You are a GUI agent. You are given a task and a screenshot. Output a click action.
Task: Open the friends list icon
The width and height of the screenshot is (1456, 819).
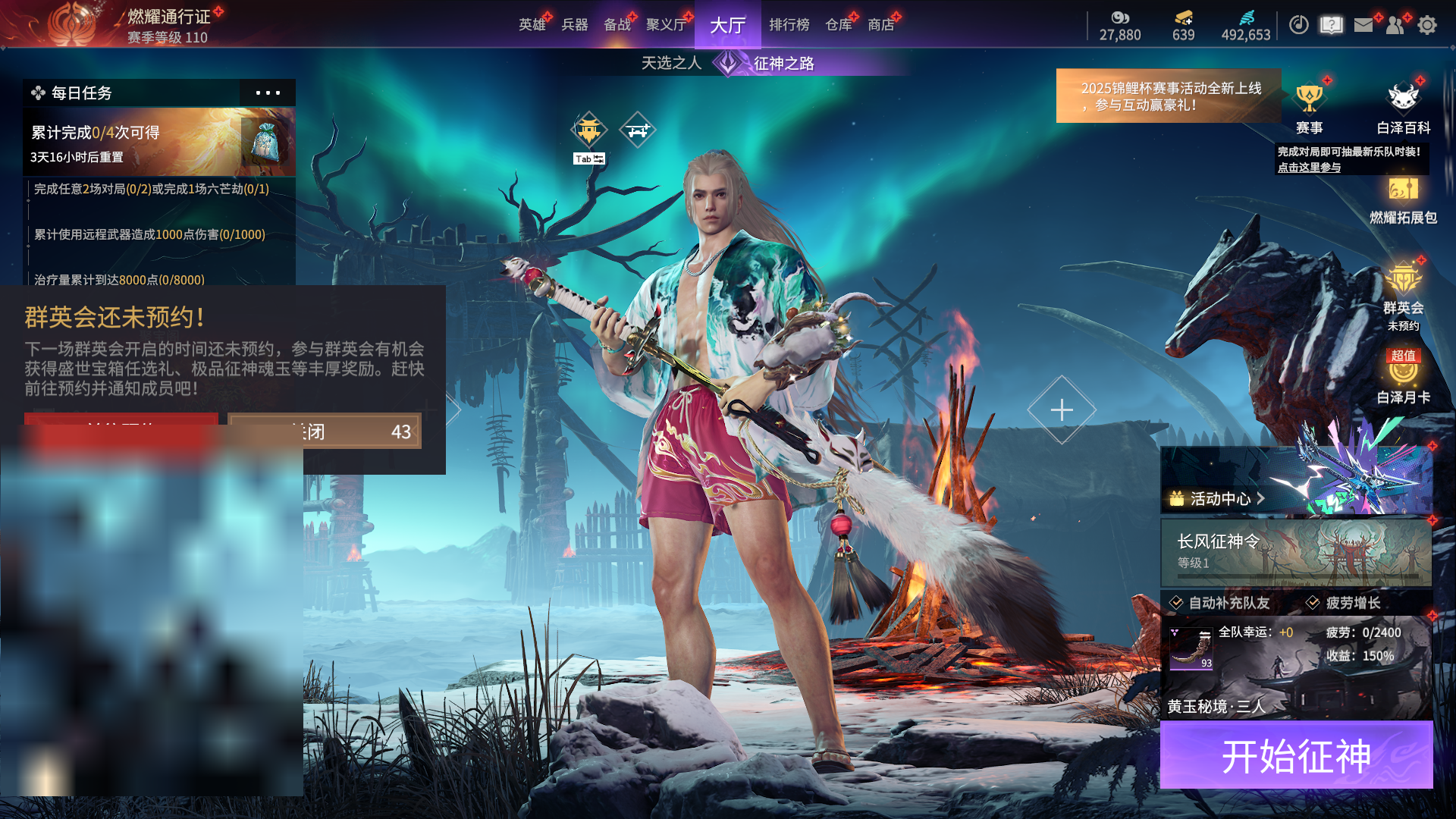click(1395, 25)
